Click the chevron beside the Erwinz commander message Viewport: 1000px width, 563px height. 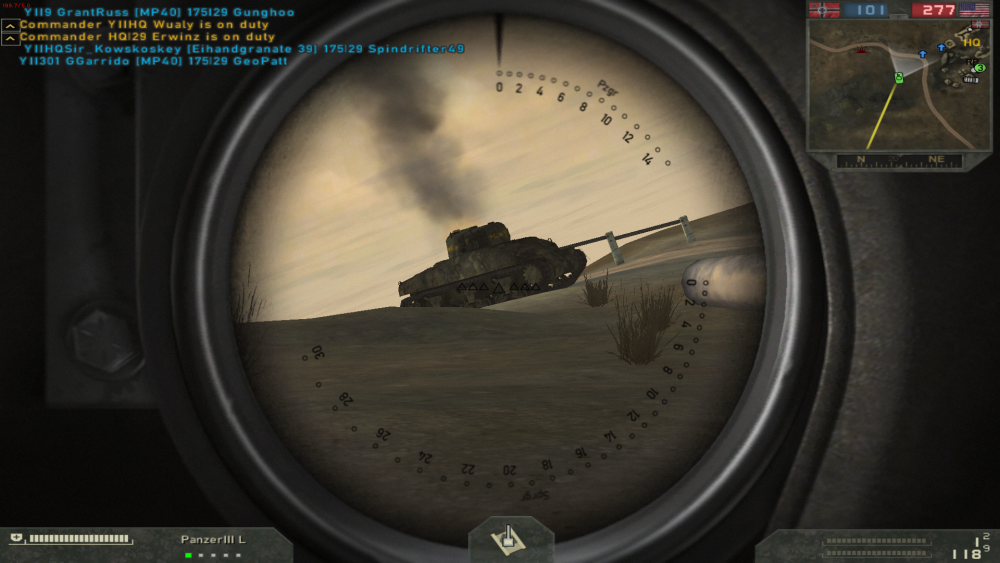pyautogui.click(x=10, y=38)
